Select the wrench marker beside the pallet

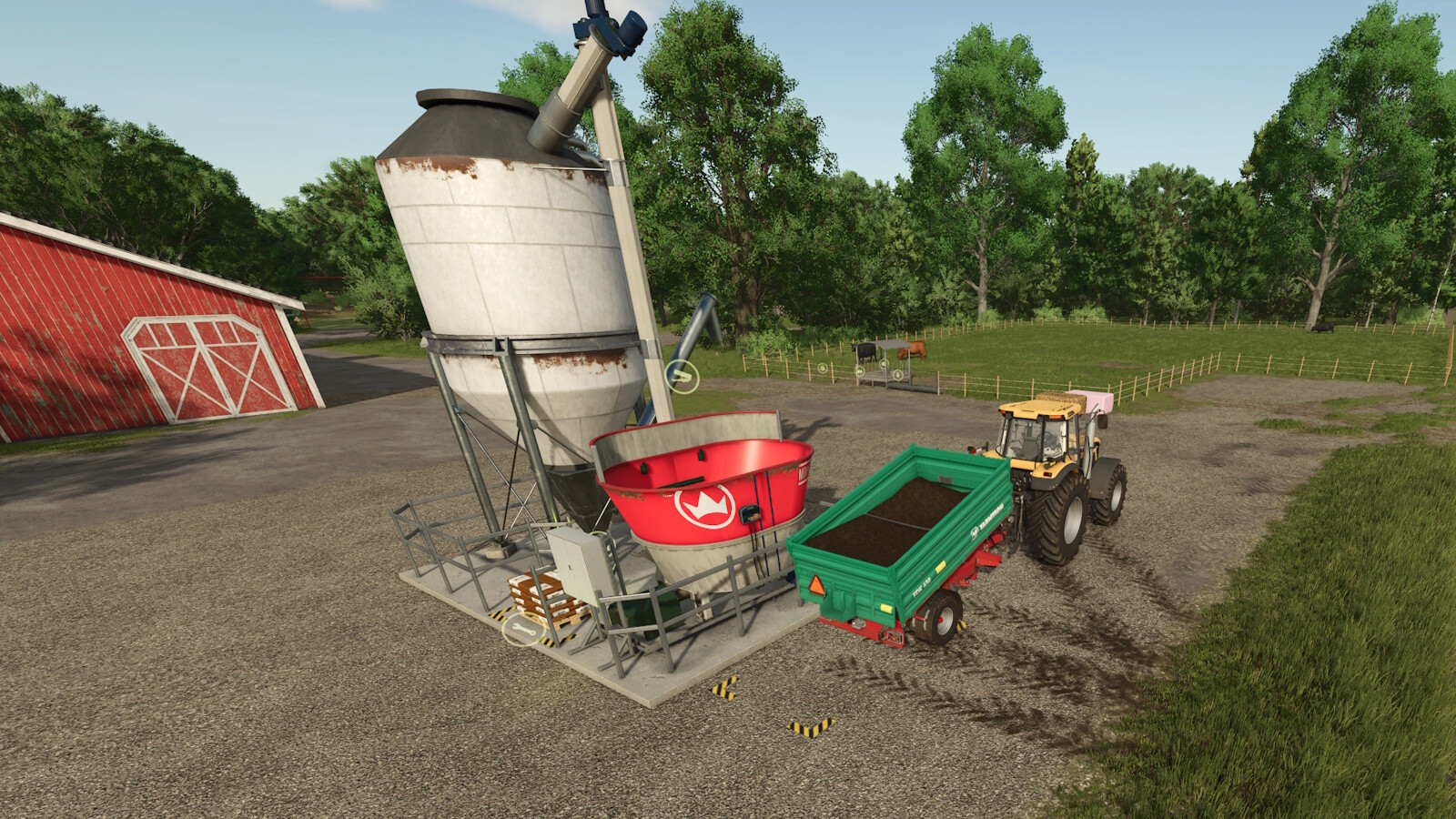(522, 629)
